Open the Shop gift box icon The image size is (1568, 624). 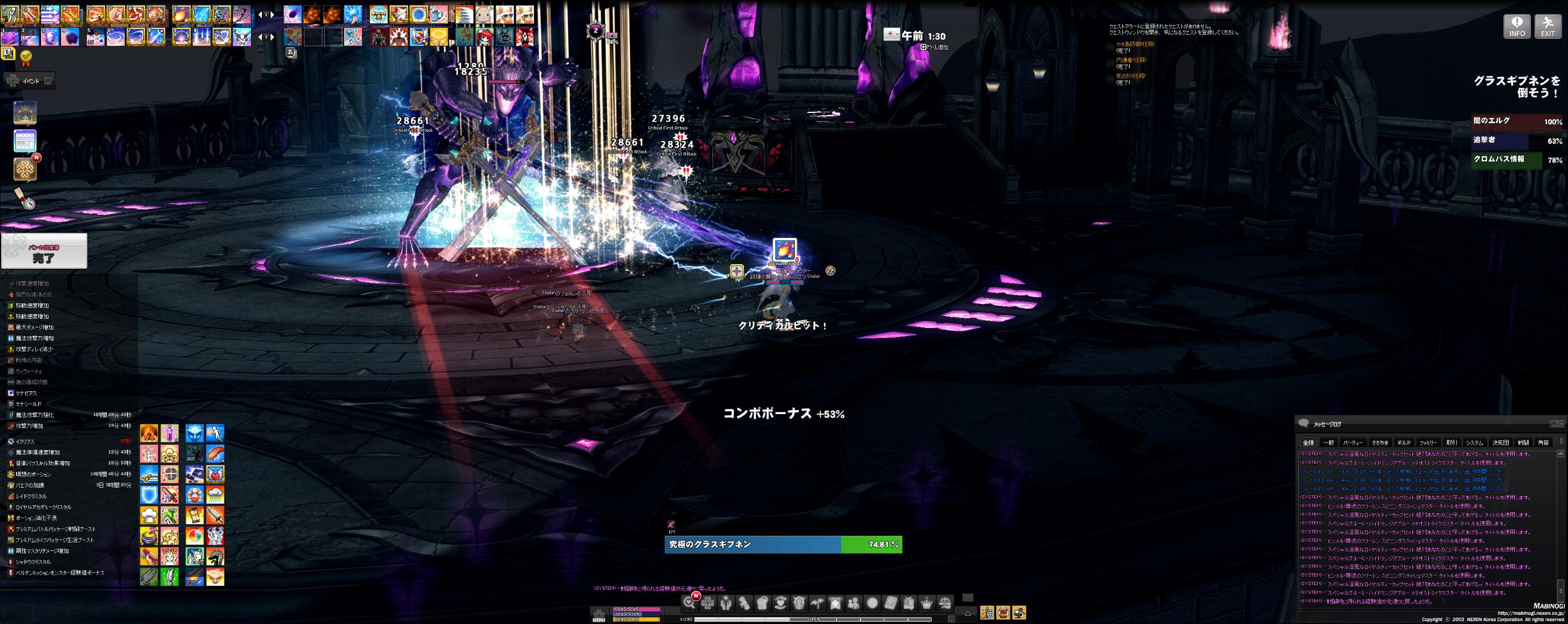pyautogui.click(x=908, y=603)
